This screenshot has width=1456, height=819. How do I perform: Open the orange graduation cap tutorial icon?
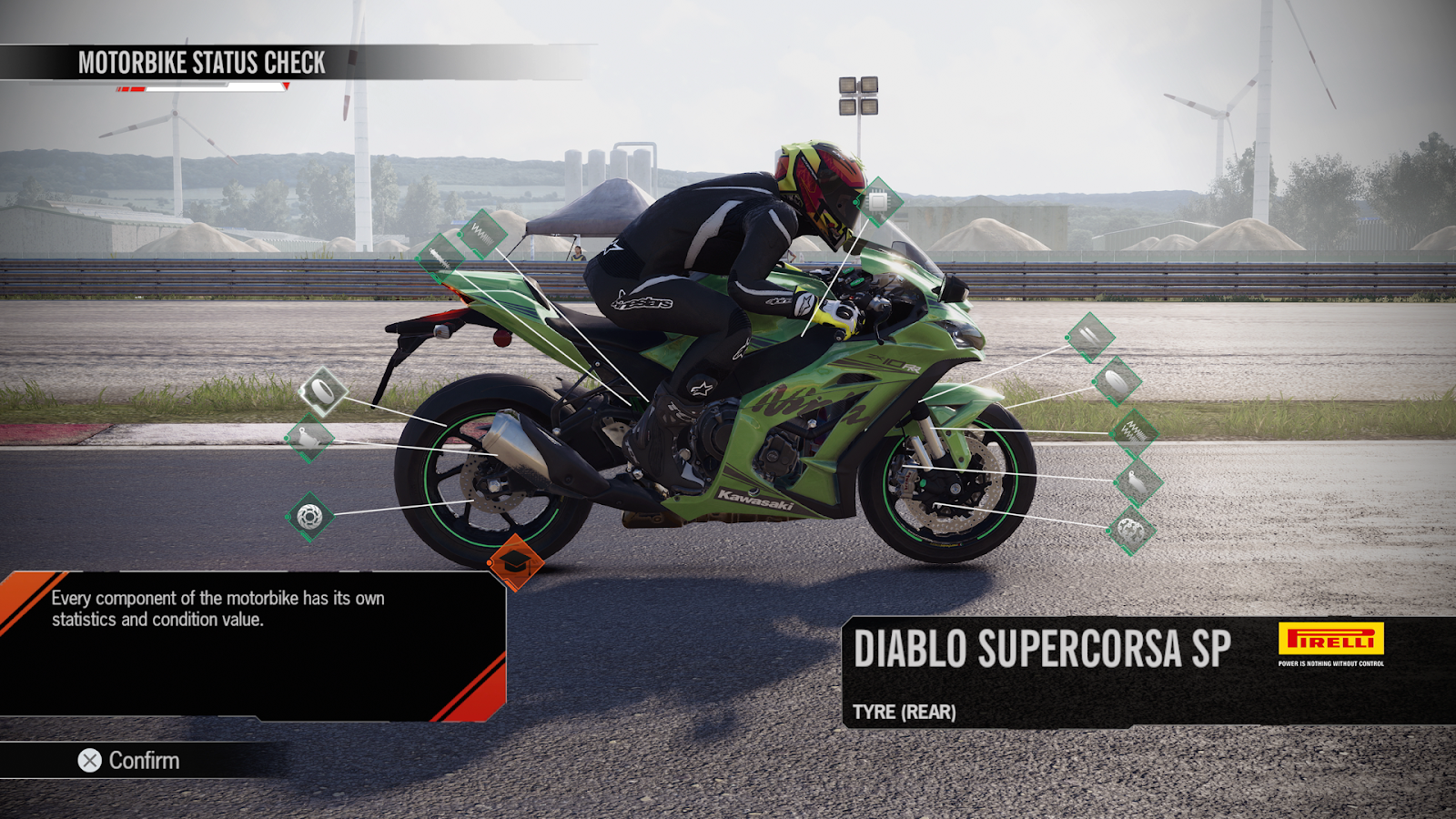(515, 562)
